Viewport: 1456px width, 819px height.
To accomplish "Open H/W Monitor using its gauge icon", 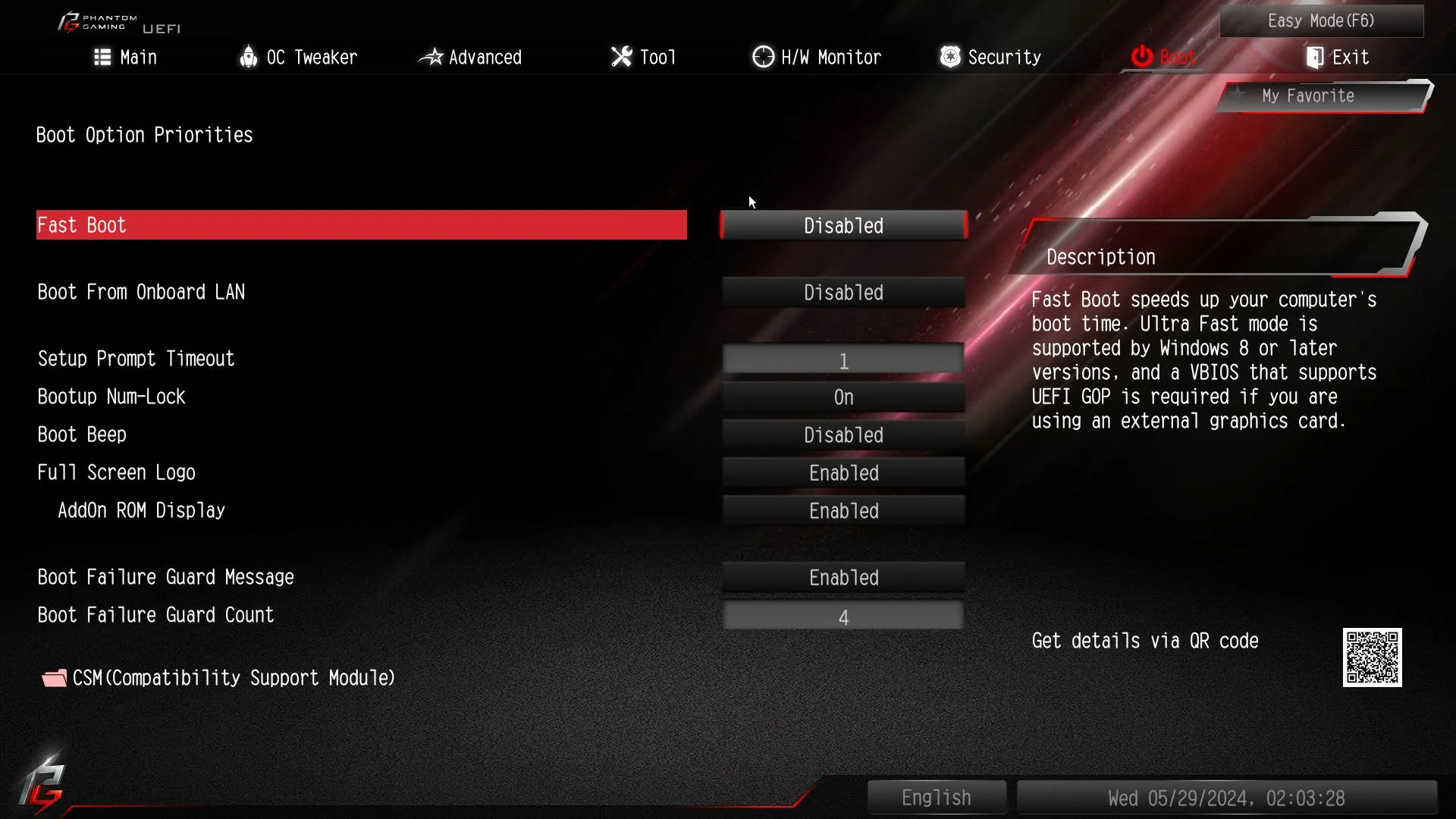I will pyautogui.click(x=763, y=56).
